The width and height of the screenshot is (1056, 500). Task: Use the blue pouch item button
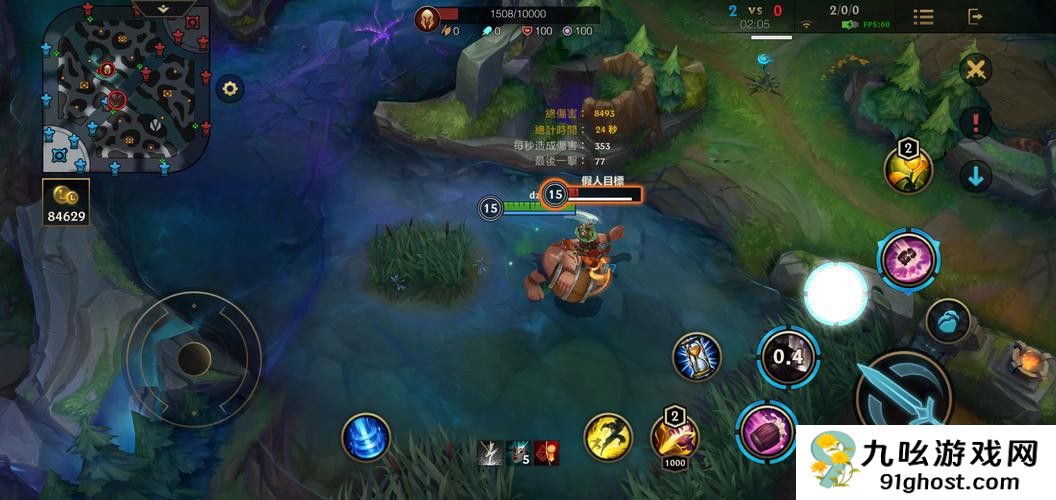pos(947,322)
